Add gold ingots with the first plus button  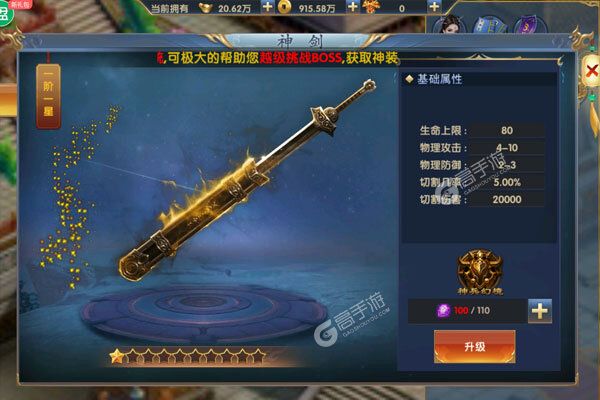point(267,7)
